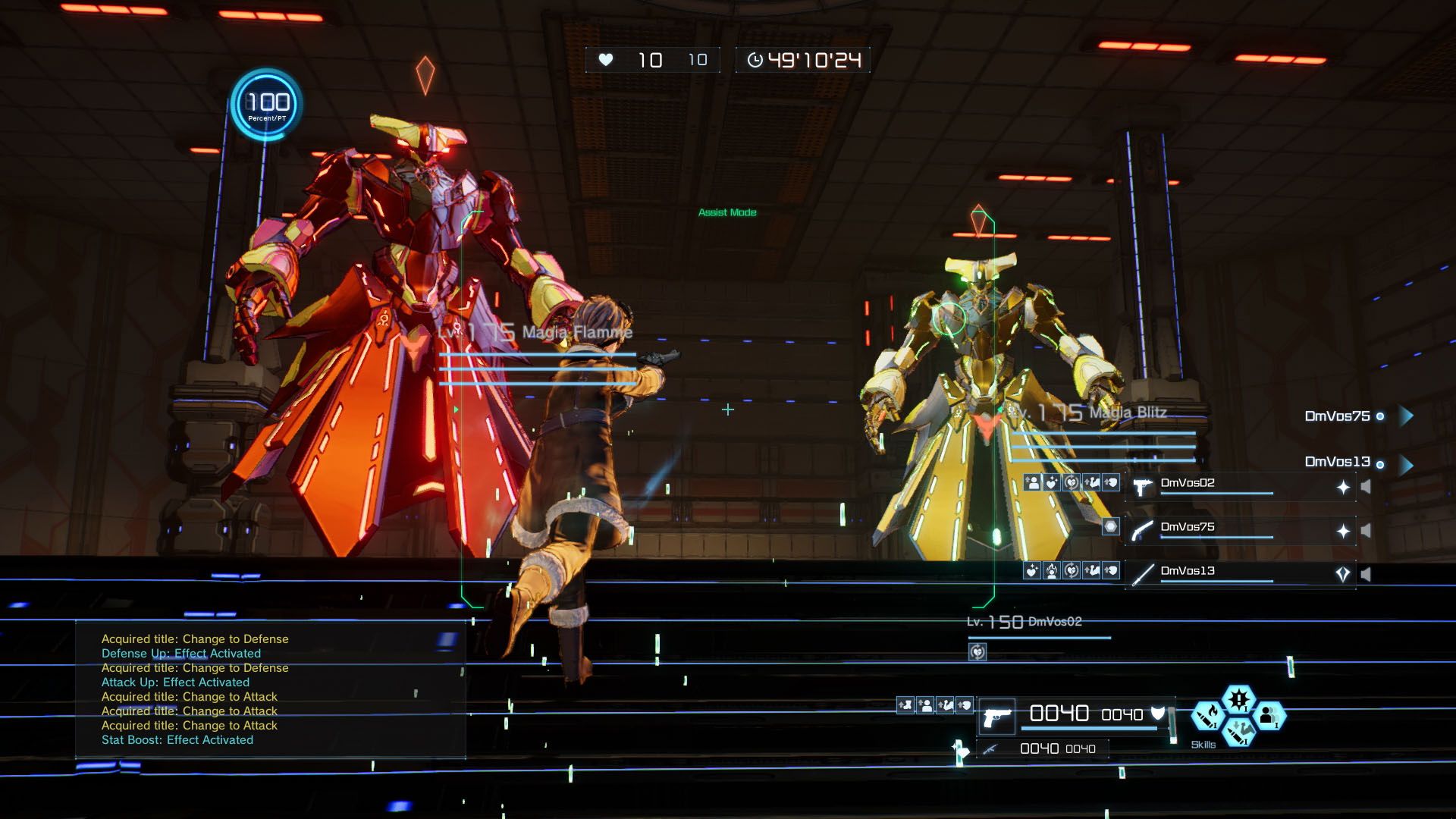
Task: Click the star indicator on DmVos75's row
Action: coord(1345,530)
